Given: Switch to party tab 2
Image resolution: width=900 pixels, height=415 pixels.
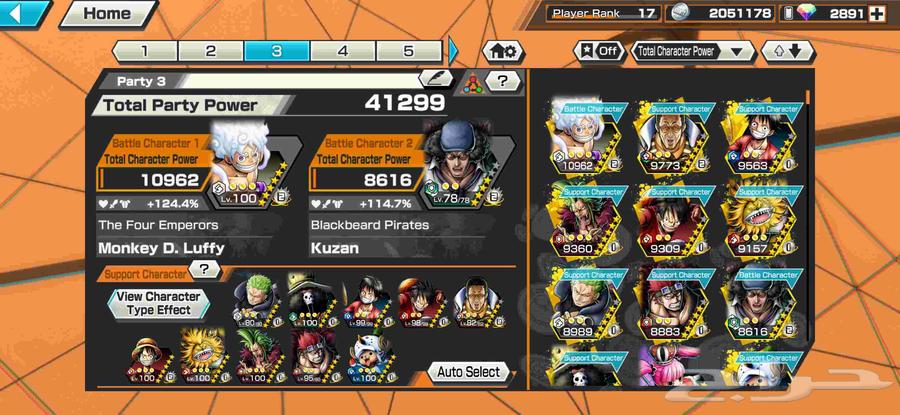Looking at the screenshot, I should 210,51.
